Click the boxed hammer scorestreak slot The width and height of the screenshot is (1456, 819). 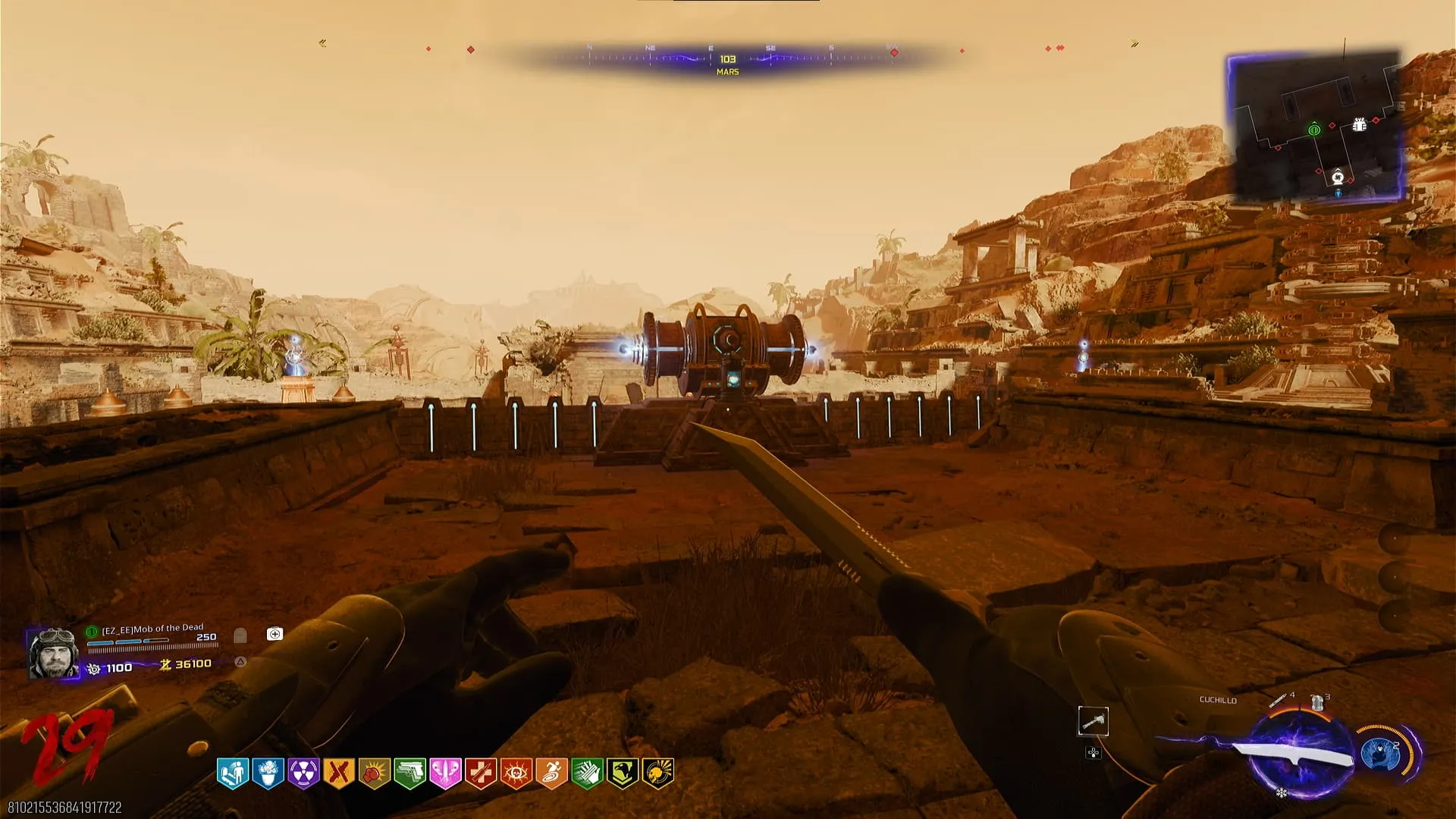[1093, 721]
